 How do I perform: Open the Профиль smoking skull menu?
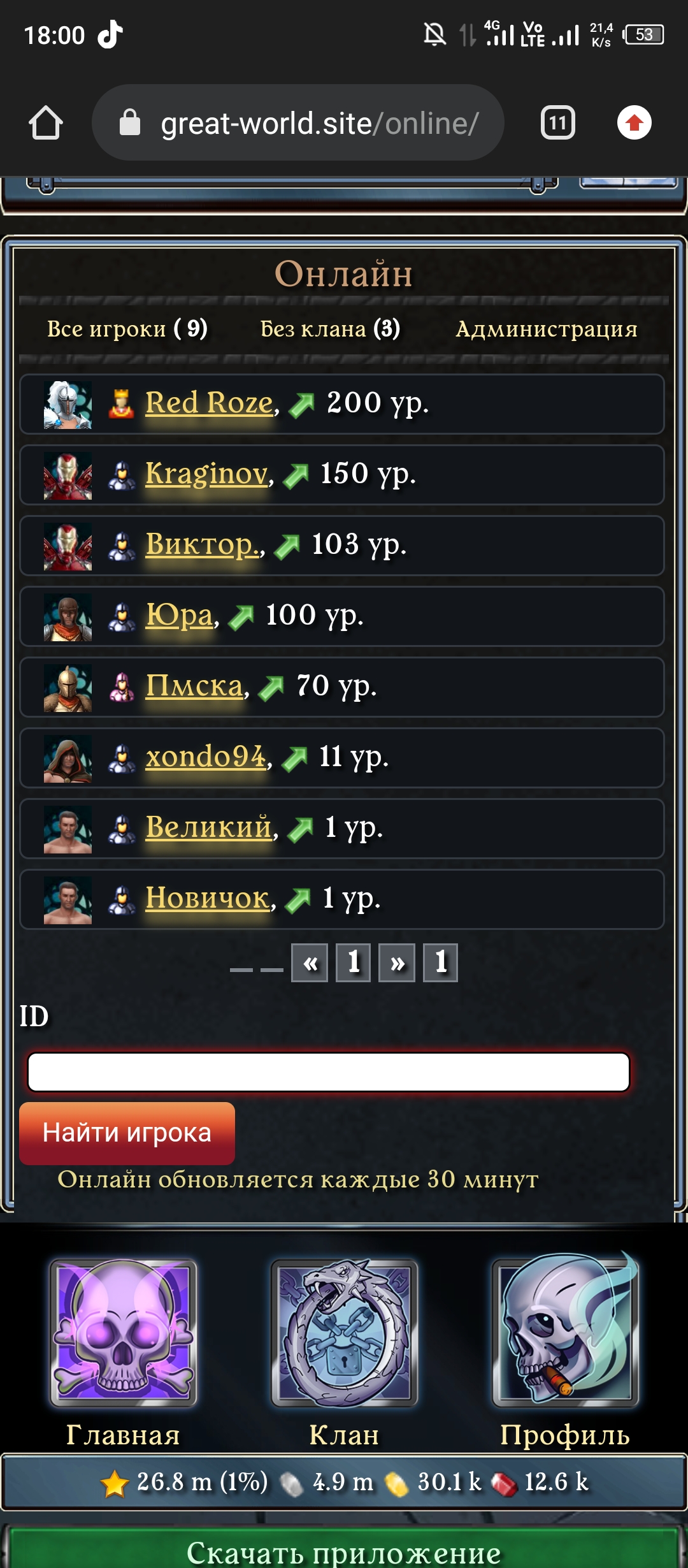[x=565, y=1332]
